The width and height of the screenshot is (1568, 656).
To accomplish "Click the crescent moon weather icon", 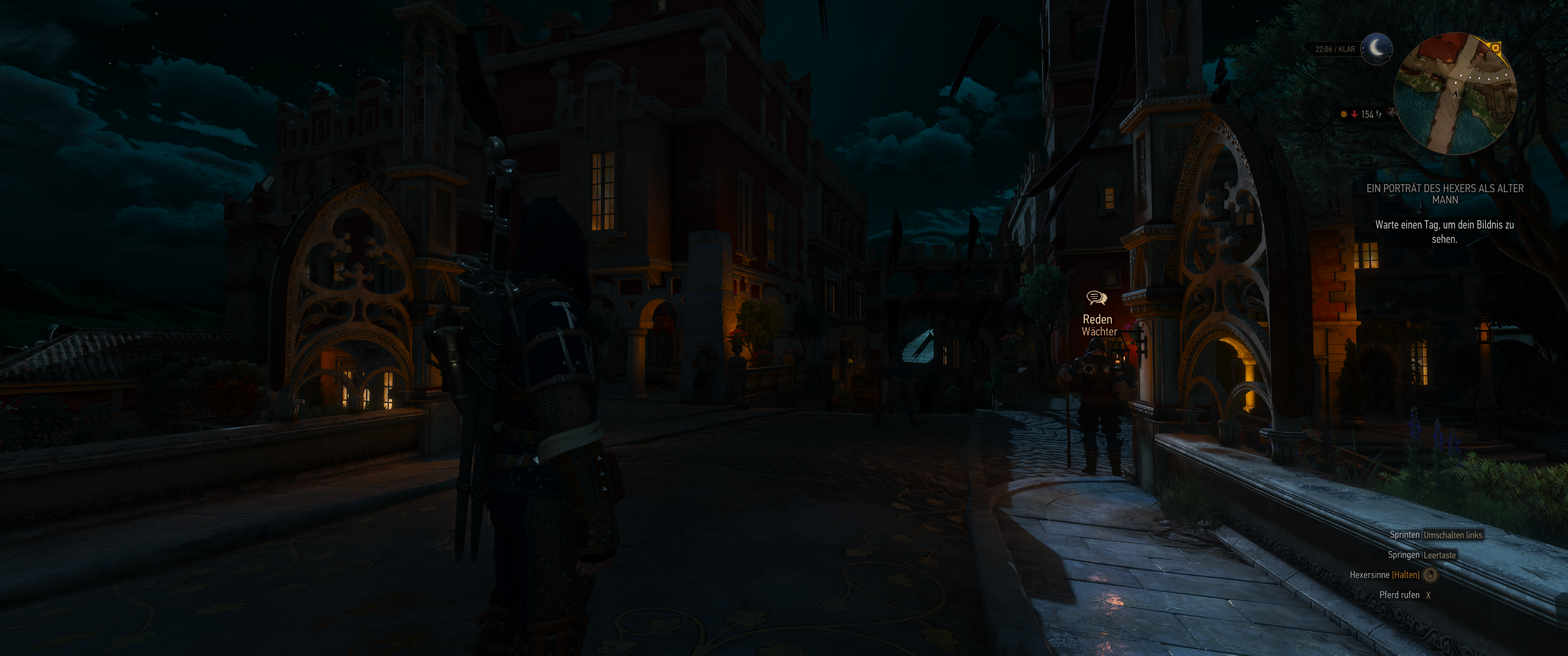I will [1377, 49].
